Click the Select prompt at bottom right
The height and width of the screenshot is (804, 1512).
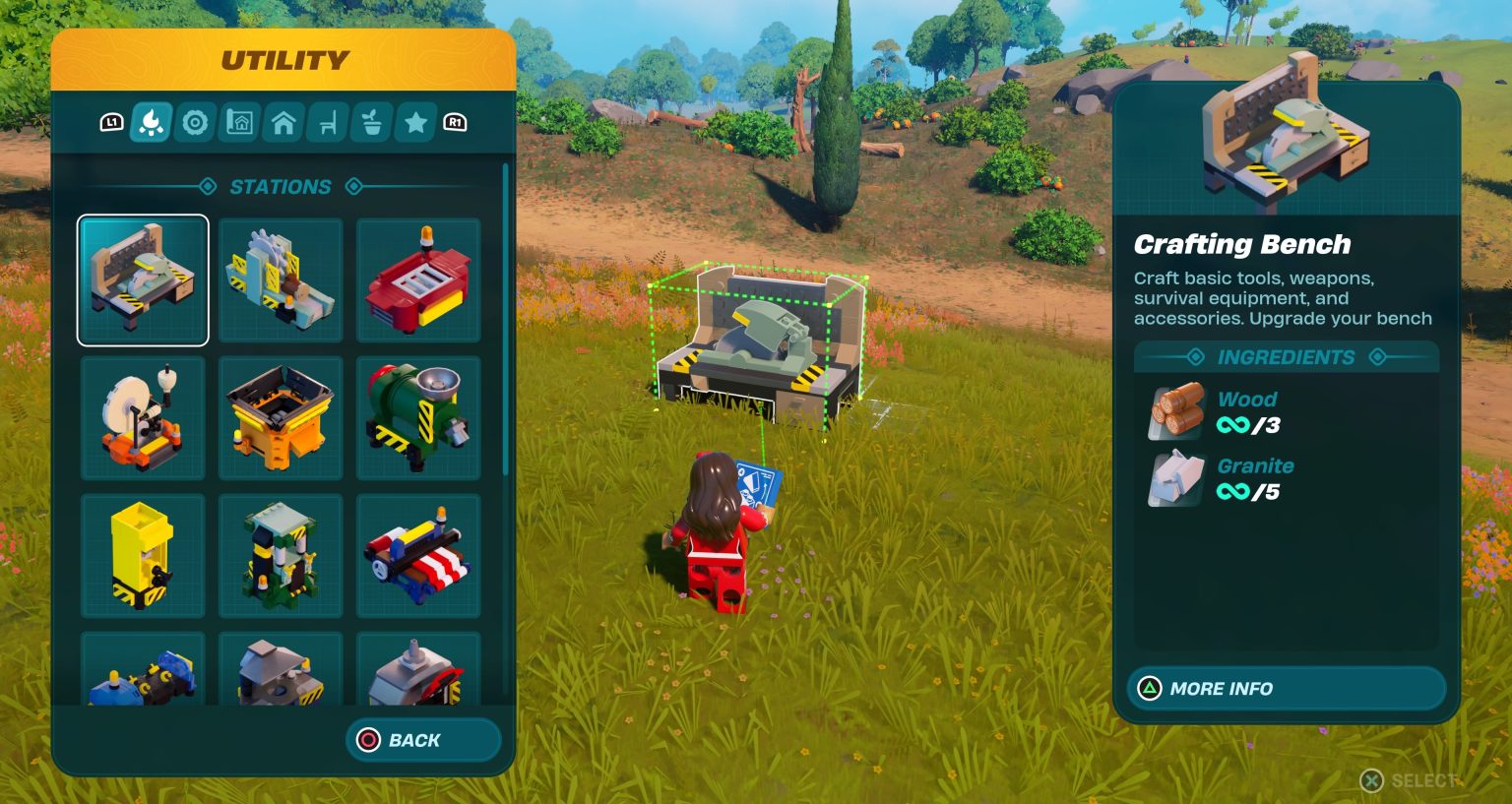tap(1406, 782)
